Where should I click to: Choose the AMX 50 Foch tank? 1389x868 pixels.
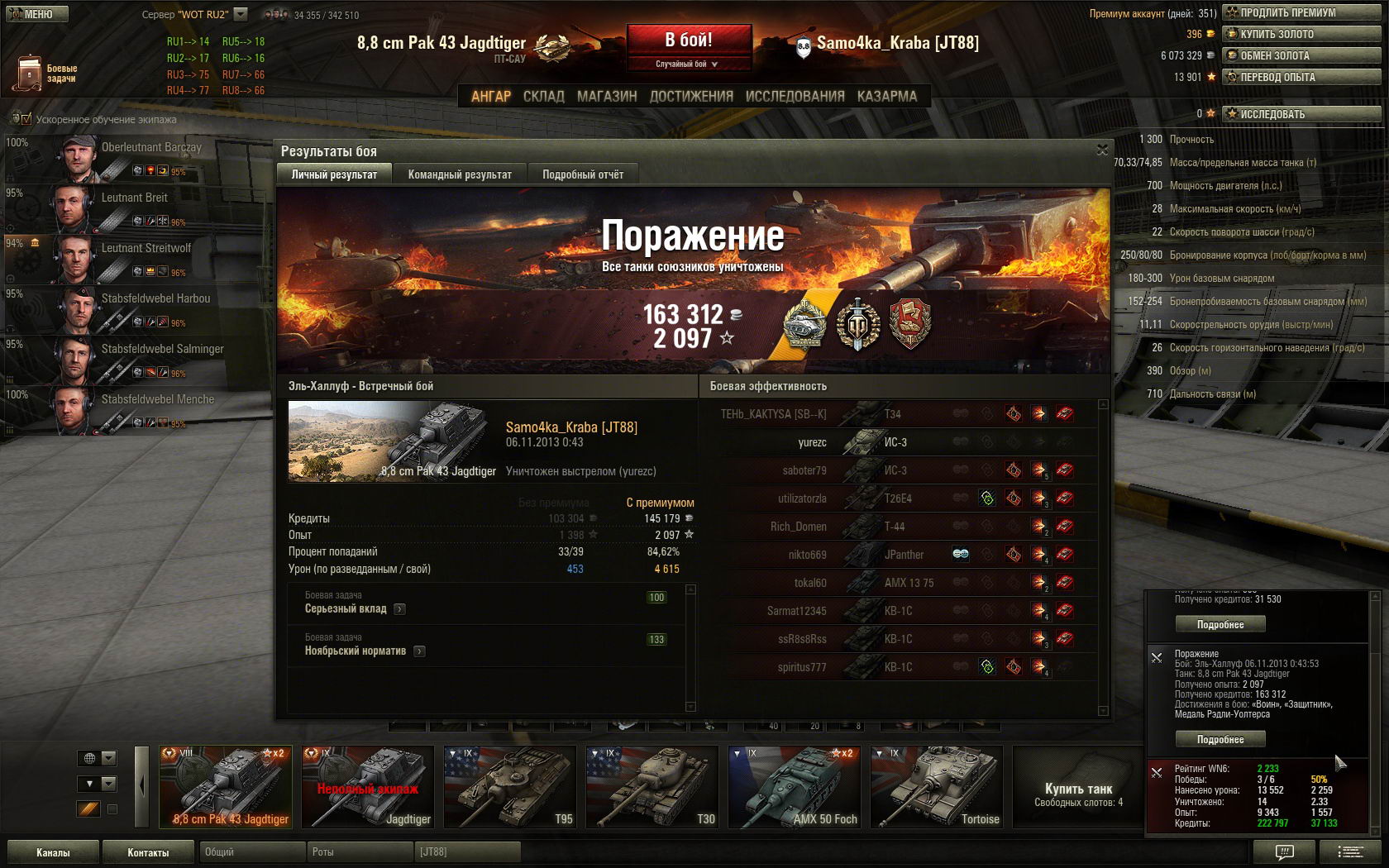pos(794,787)
